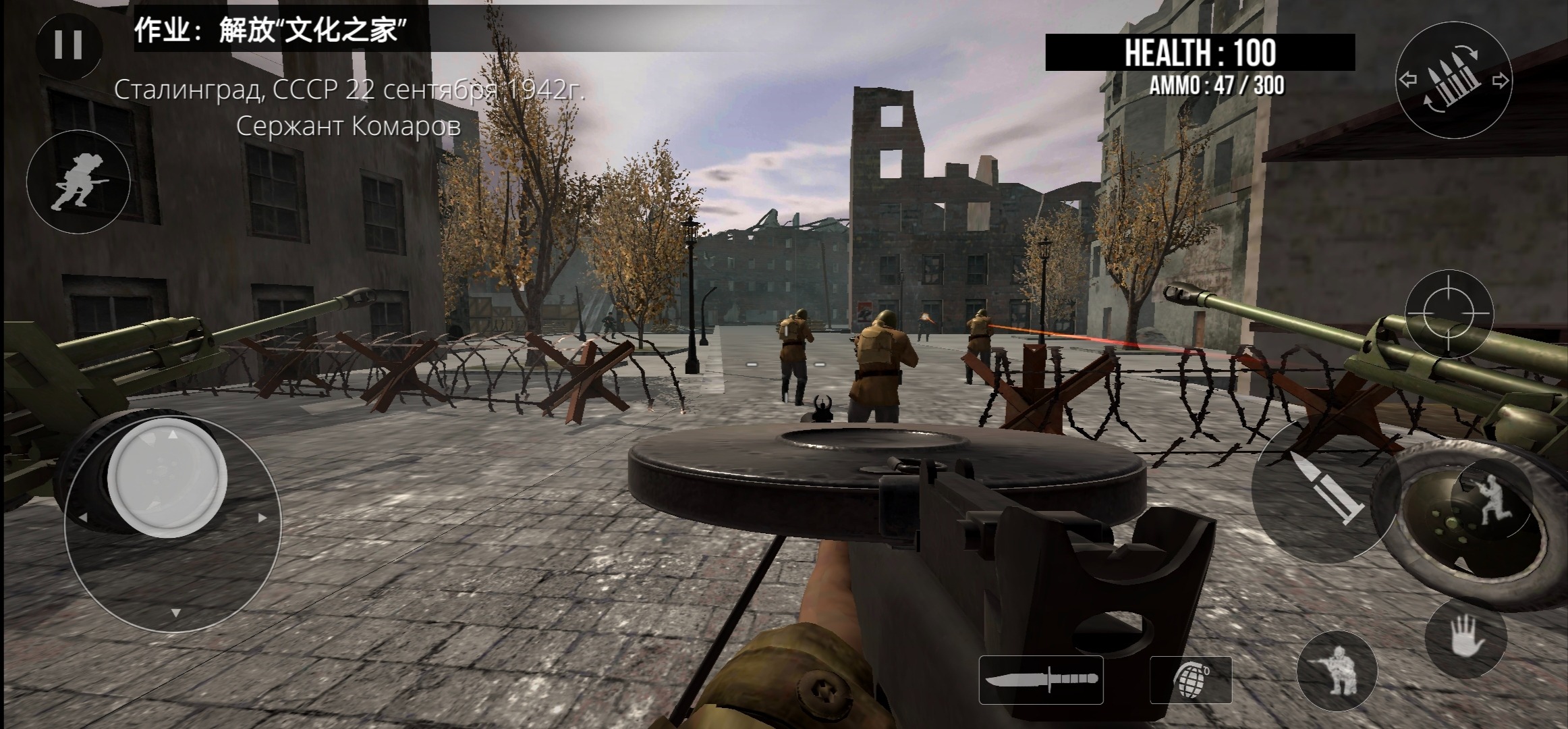Viewport: 1568px width, 729px height.
Task: Tap the virtual movement joystick knob
Action: pyautogui.click(x=167, y=477)
